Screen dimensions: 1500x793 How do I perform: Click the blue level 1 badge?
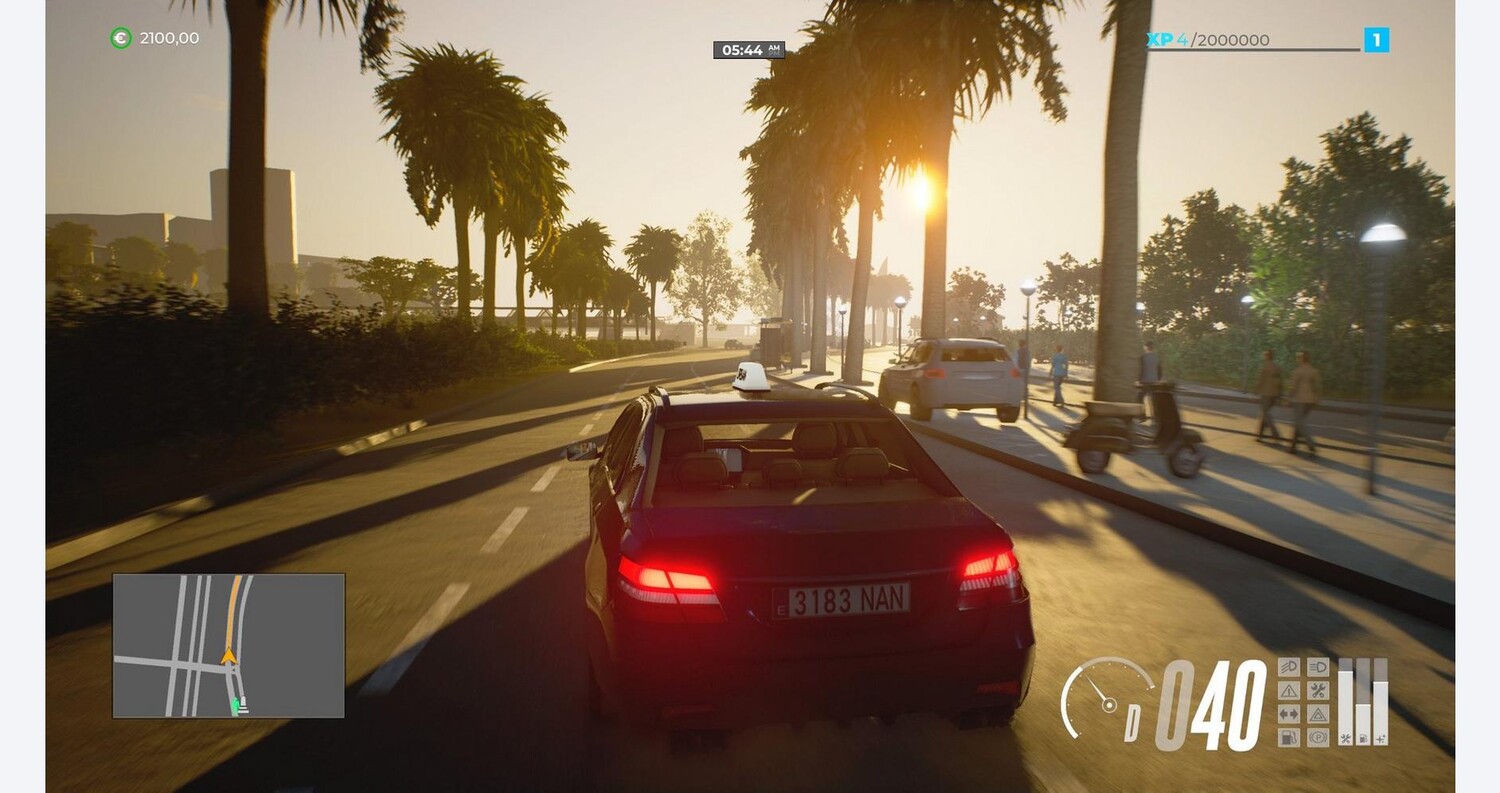pos(1376,40)
